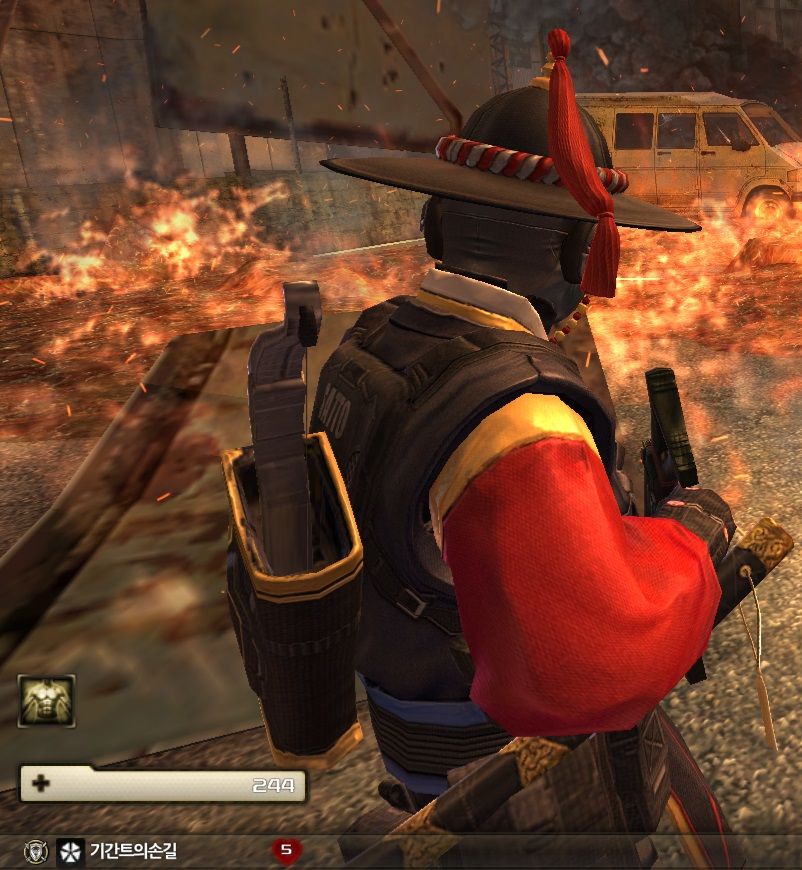Click the red heart badge showing 5
This screenshot has width=802, height=870.
287,850
